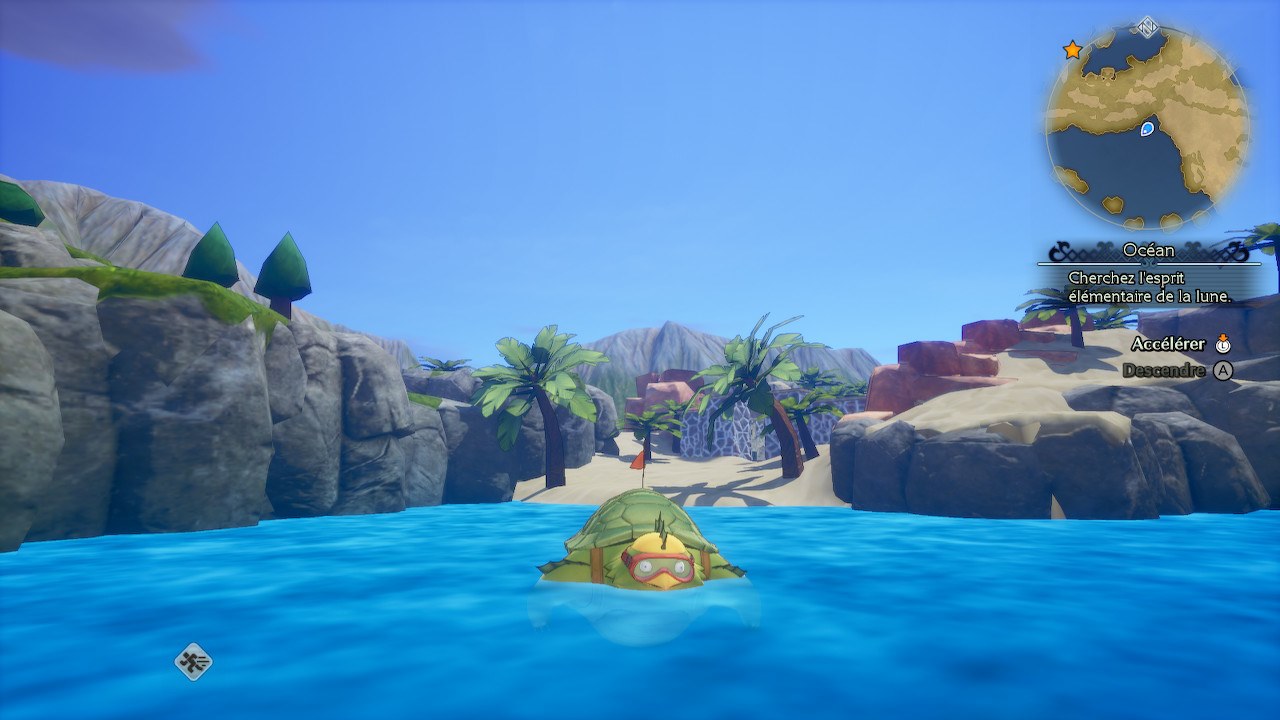Click the north compass indicator on minimap
Image resolution: width=1280 pixels, height=720 pixels.
click(1148, 27)
